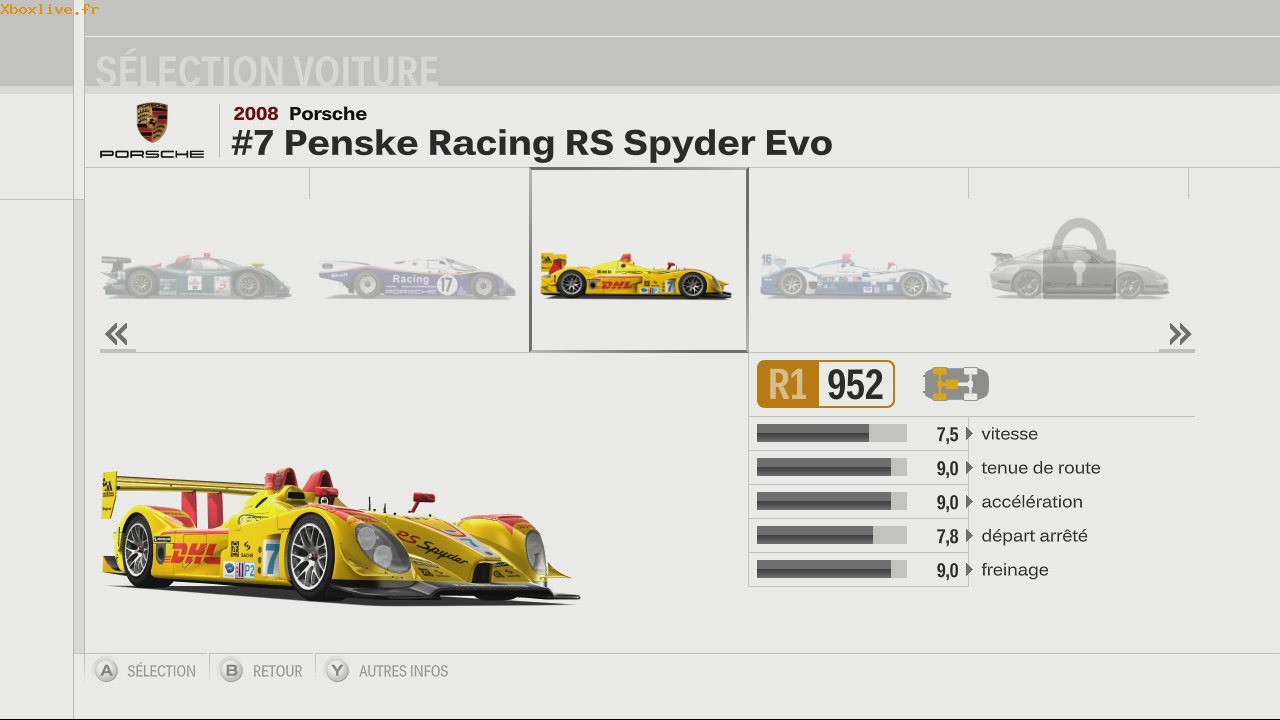Choose the Rothmans Racing number 17 Porsche thumbnail
Viewport: 1280px width, 720px height.
point(417,277)
